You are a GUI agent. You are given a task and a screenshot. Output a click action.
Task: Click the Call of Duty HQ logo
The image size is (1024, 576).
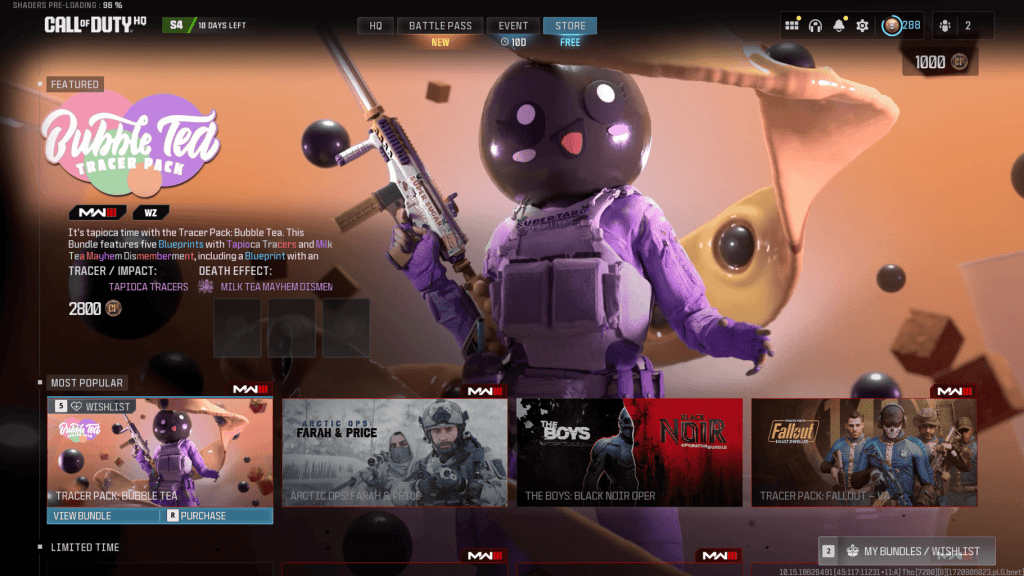click(94, 24)
